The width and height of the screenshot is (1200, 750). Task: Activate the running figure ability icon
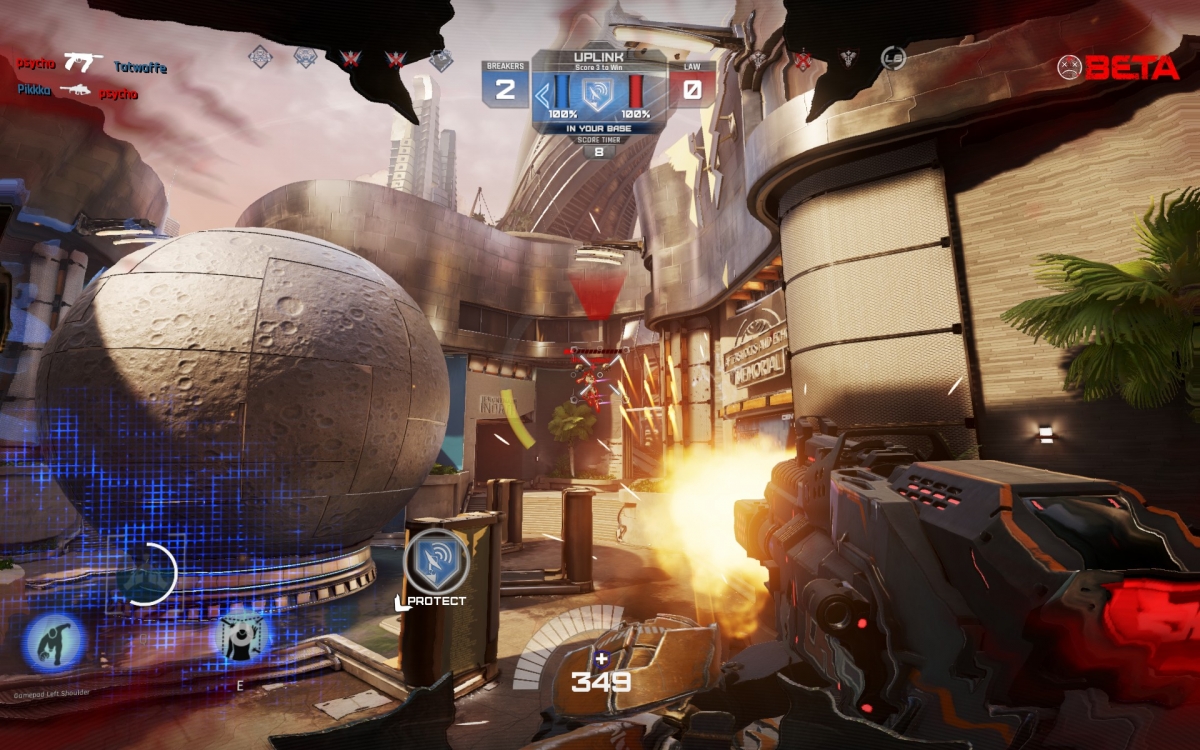tap(54, 642)
